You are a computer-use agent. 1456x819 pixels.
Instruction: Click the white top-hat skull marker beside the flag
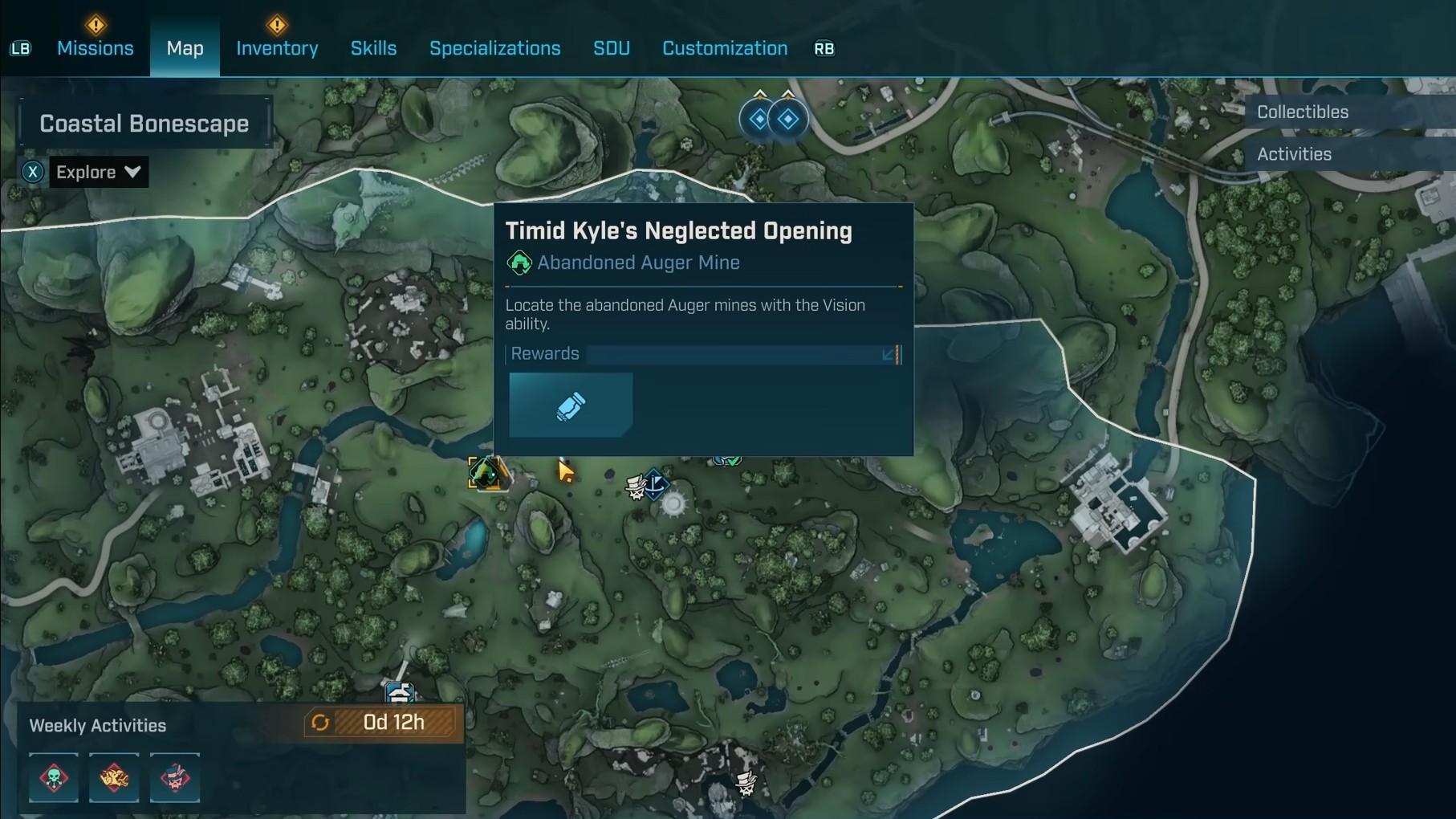tap(636, 487)
